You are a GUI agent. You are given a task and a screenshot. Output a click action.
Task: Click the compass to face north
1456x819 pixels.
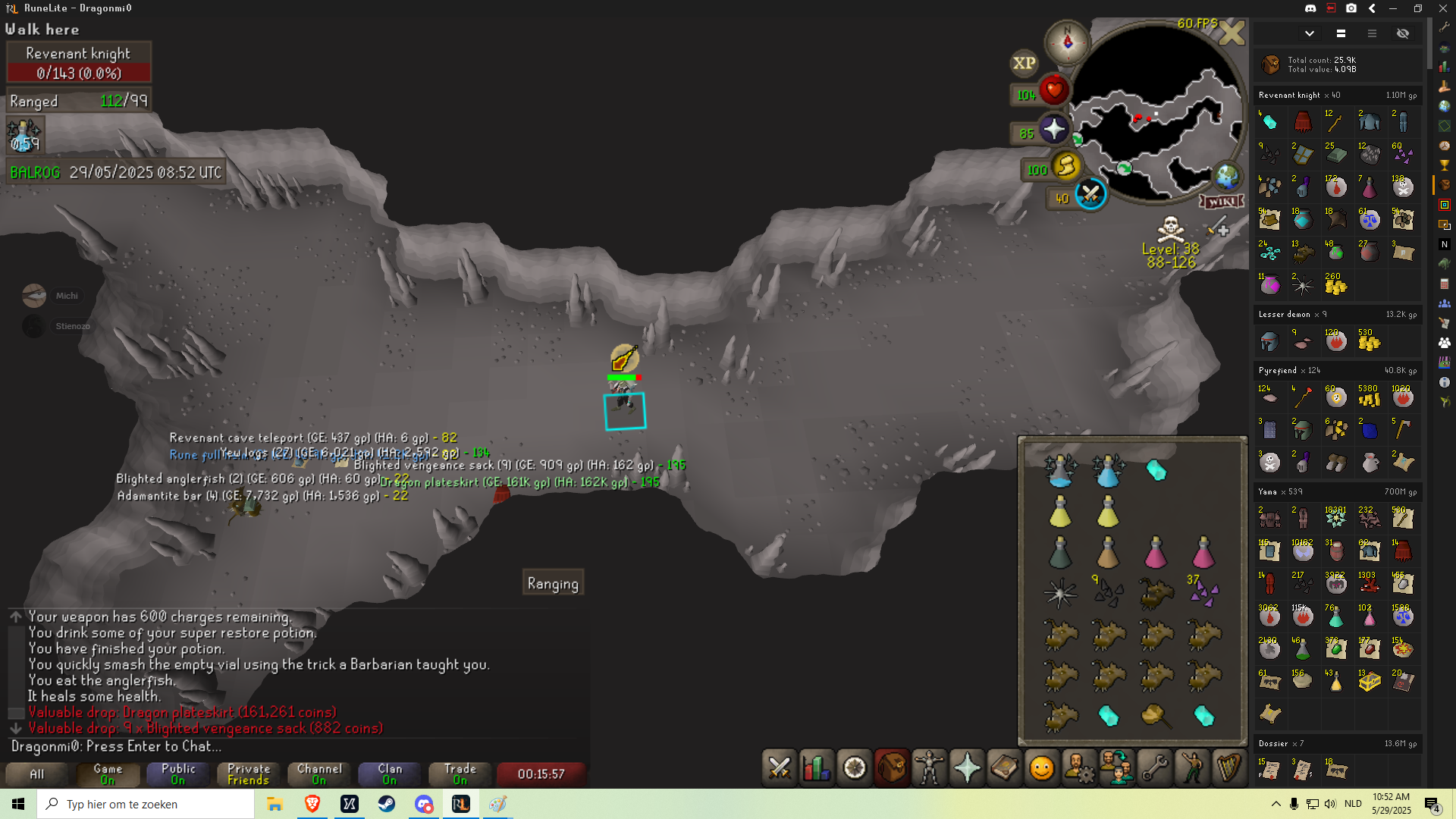pyautogui.click(x=1067, y=41)
